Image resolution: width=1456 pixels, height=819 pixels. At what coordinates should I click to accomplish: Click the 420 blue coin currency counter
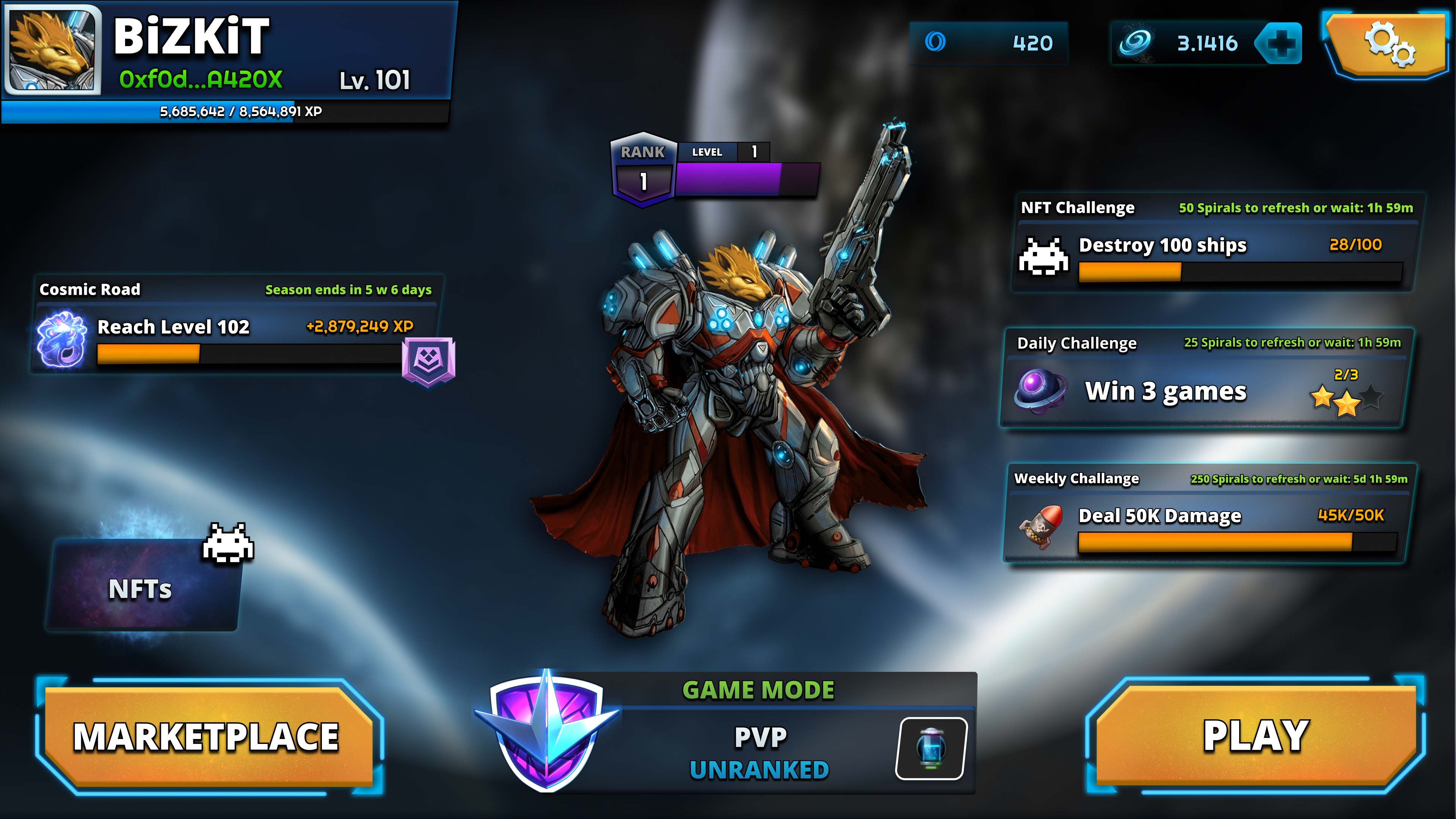click(989, 43)
